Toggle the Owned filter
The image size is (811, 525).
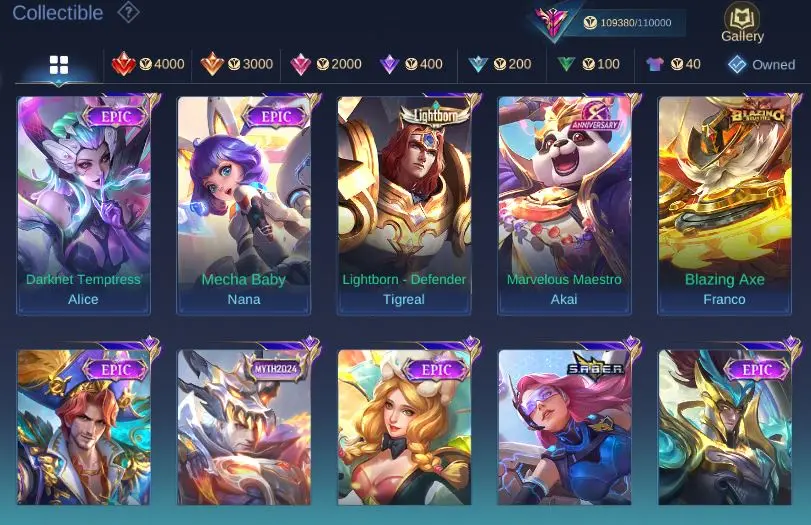[761, 64]
